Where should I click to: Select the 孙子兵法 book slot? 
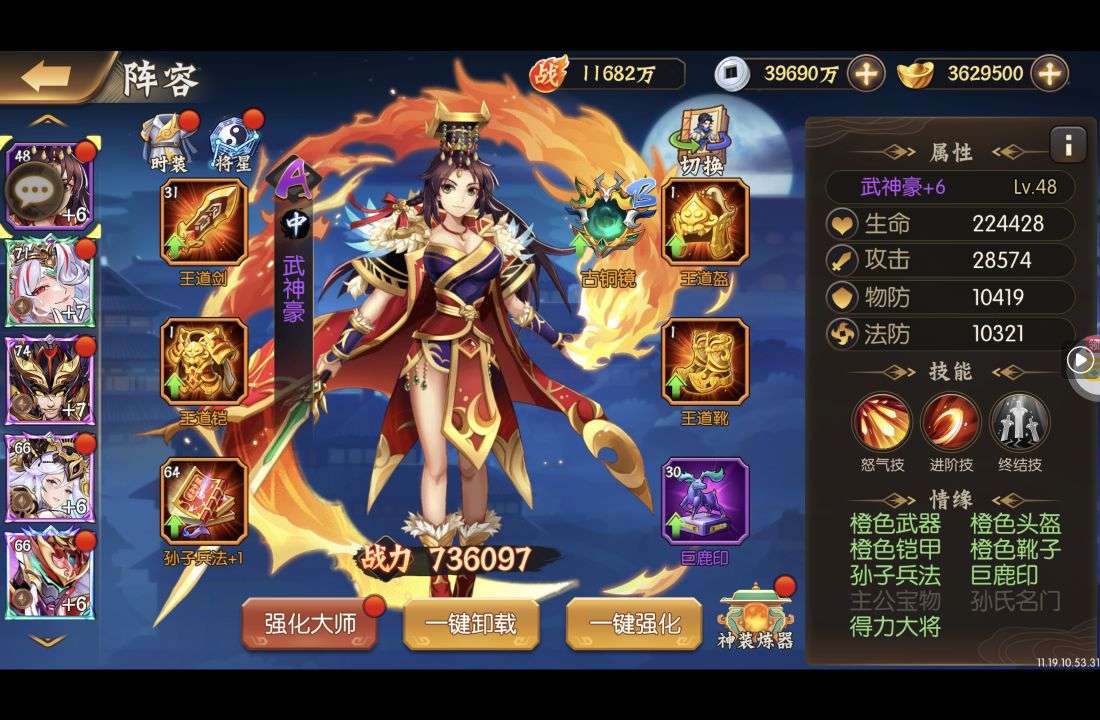tap(204, 500)
